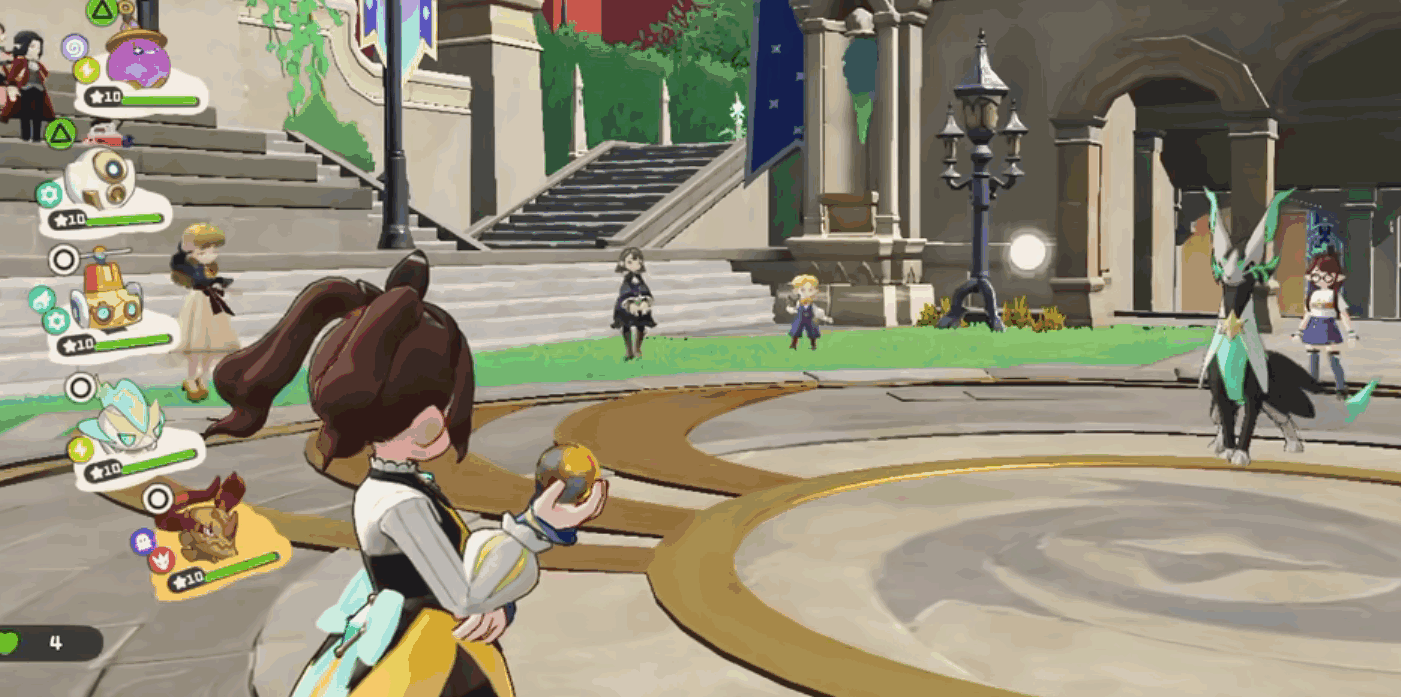Screen dimensions: 1401x697
Task: Choose the white mechanical creature party slot
Action: click(100, 184)
